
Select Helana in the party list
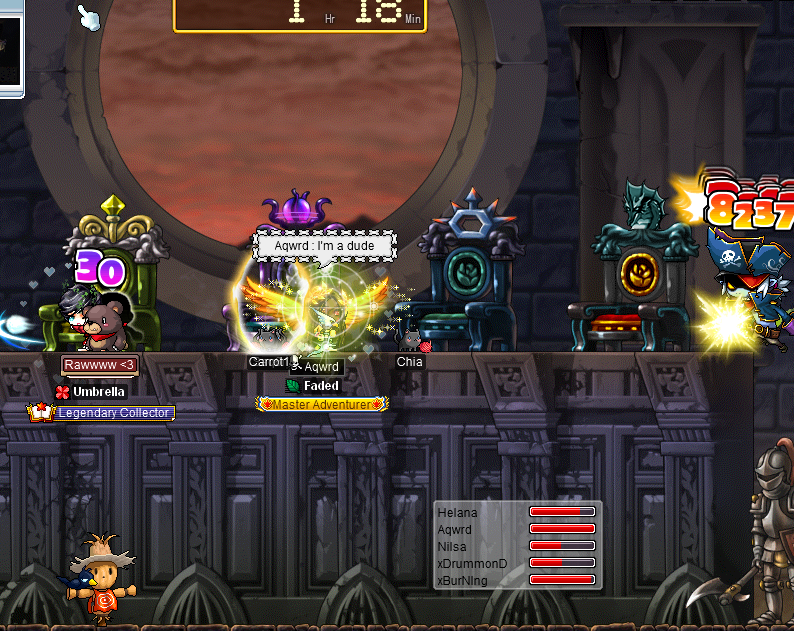458,513
